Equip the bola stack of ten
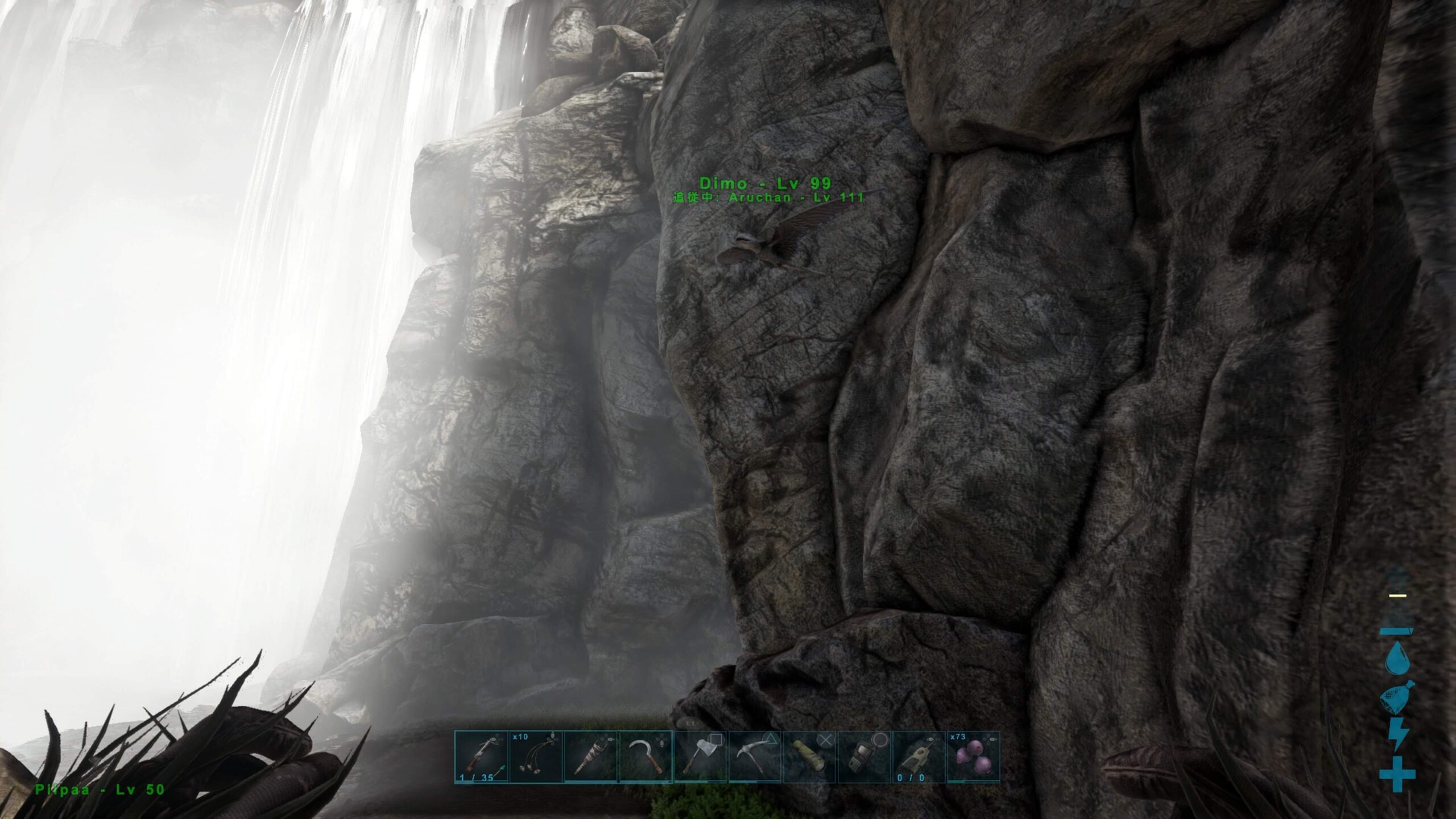Image resolution: width=1456 pixels, height=819 pixels. tap(536, 757)
